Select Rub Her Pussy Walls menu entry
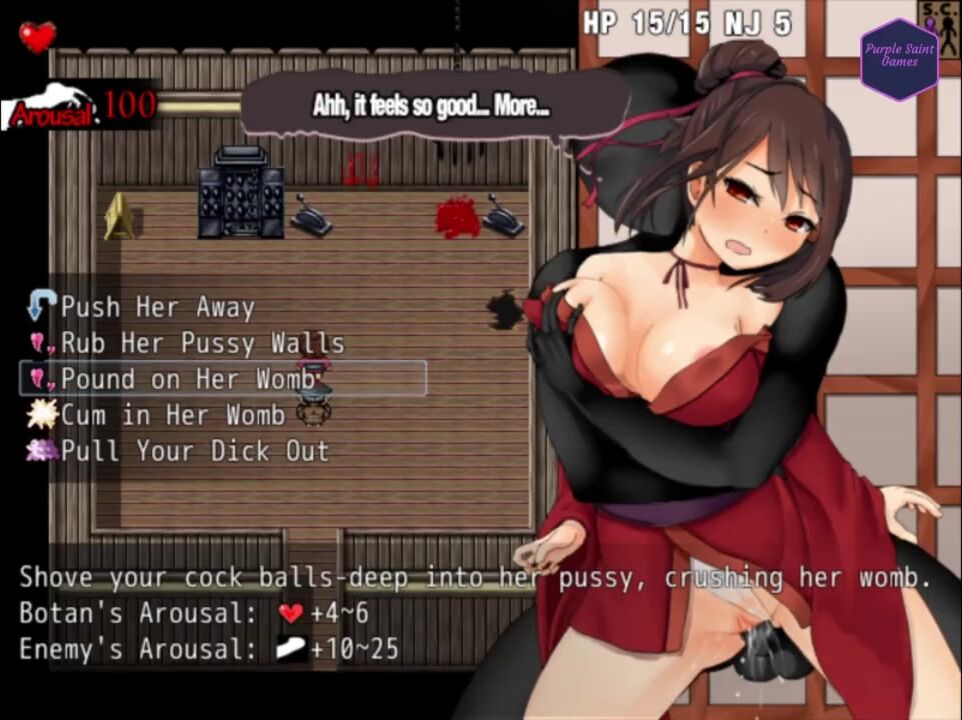Viewport: 962px width, 720px height. [x=202, y=343]
